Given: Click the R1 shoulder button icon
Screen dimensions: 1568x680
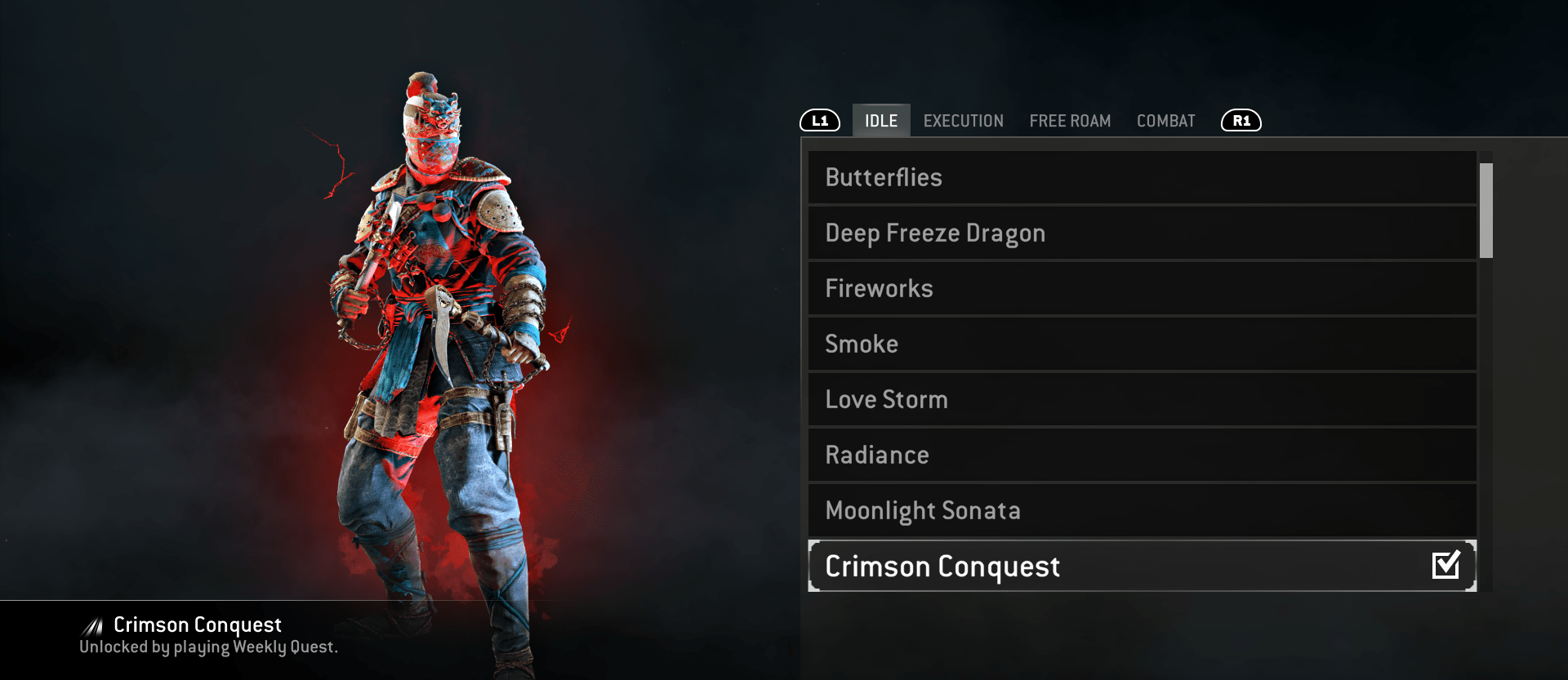Looking at the screenshot, I should coord(1240,120).
